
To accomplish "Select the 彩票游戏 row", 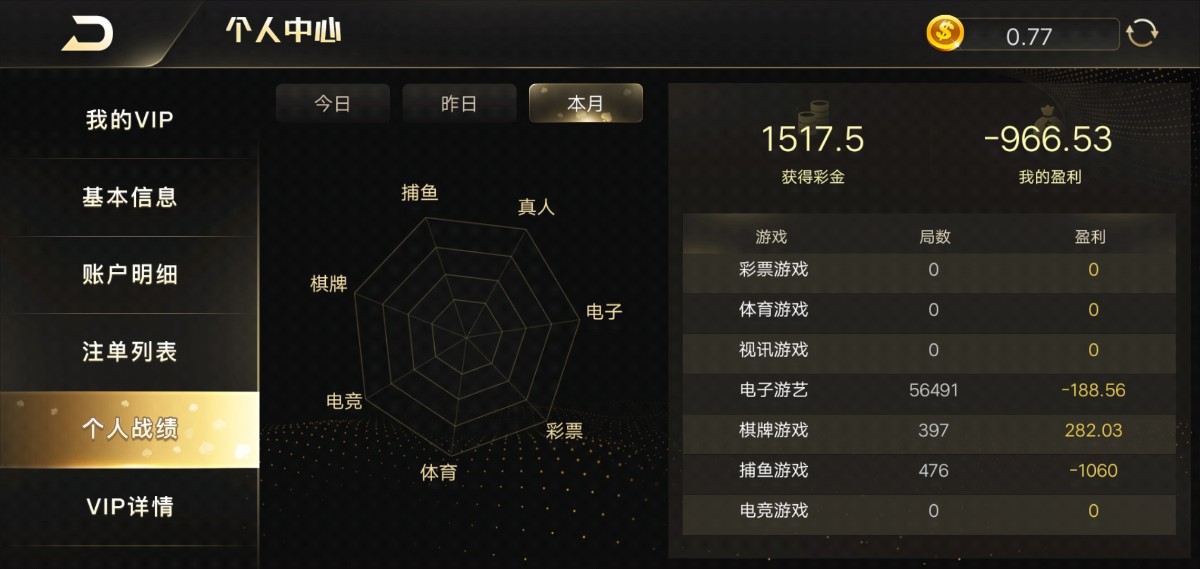I will point(929,269).
